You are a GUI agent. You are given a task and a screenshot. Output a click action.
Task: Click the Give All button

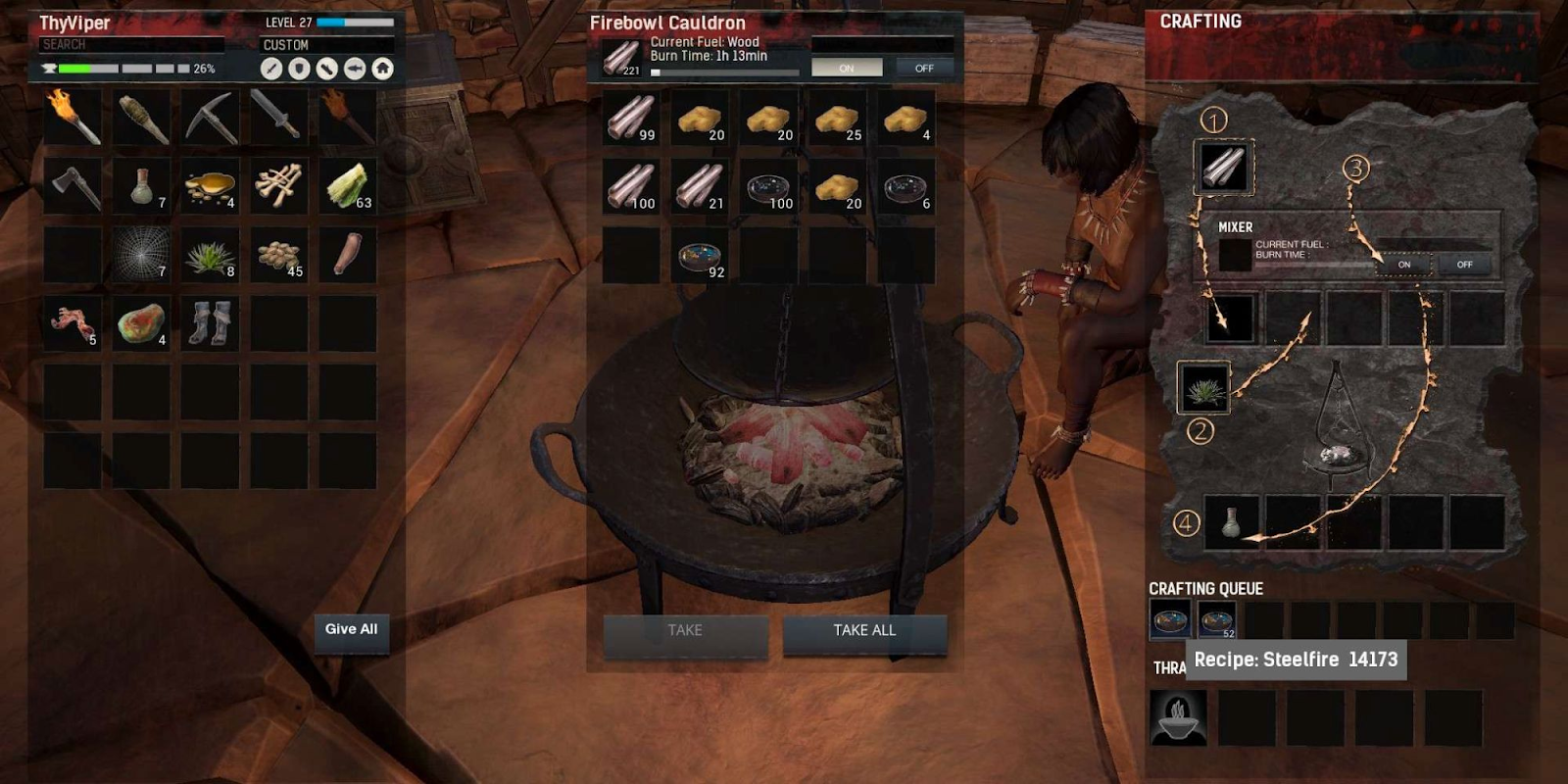pos(351,630)
